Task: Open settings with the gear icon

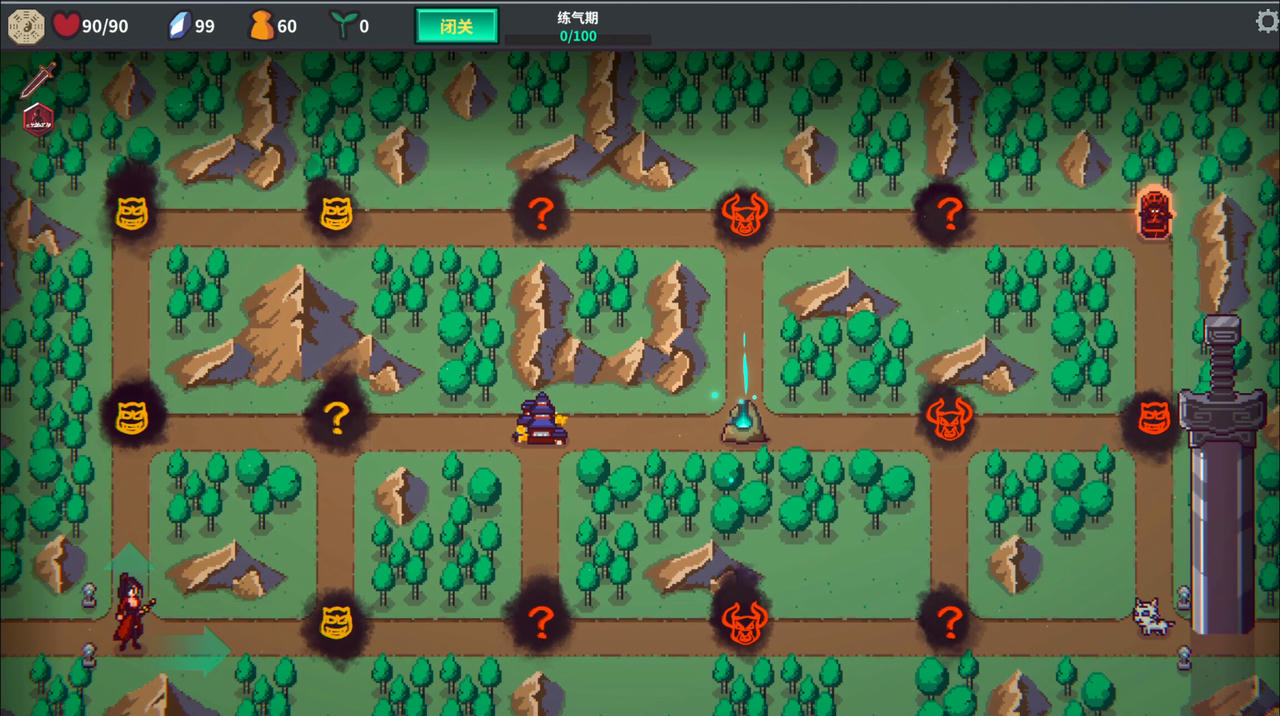Action: tap(1267, 22)
